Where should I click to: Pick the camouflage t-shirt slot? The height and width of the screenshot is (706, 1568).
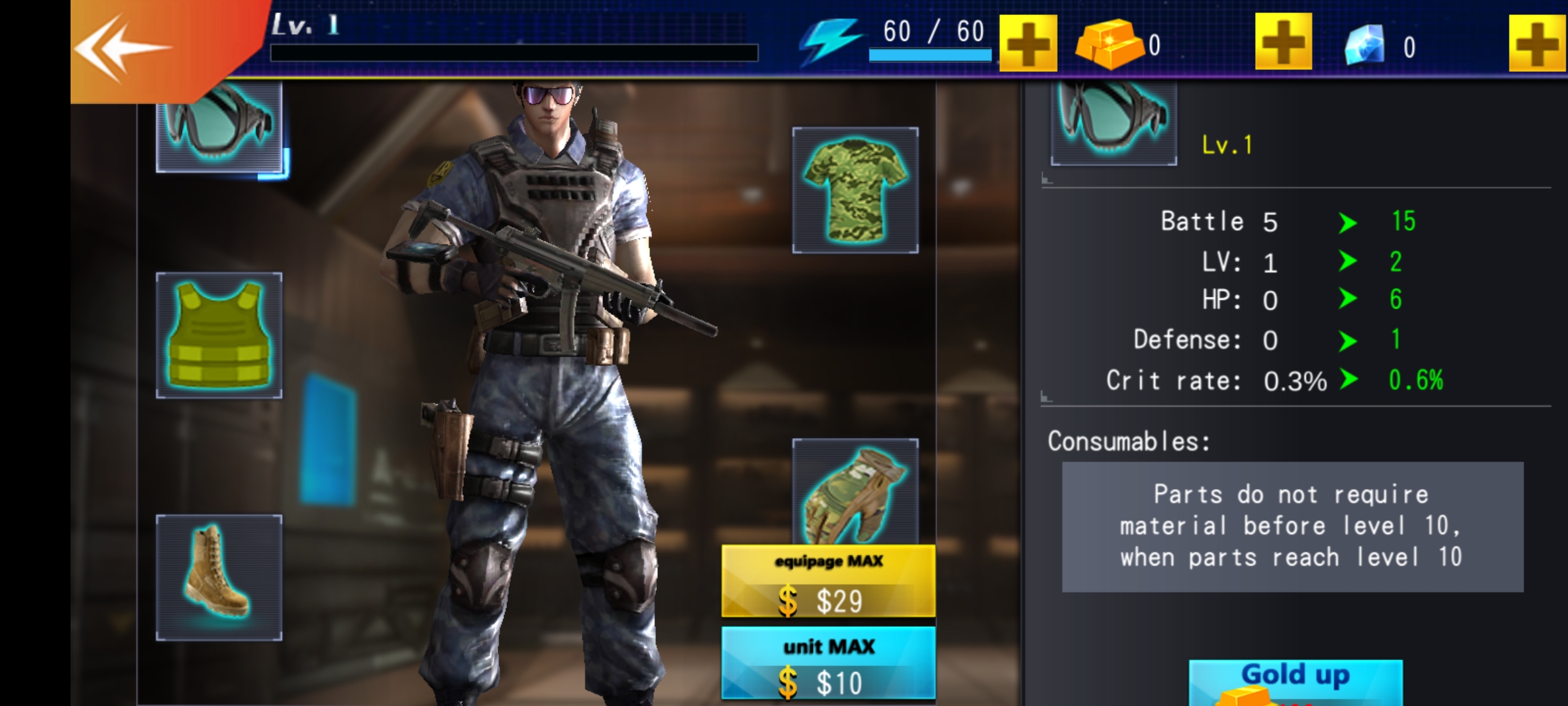pyautogui.click(x=855, y=190)
